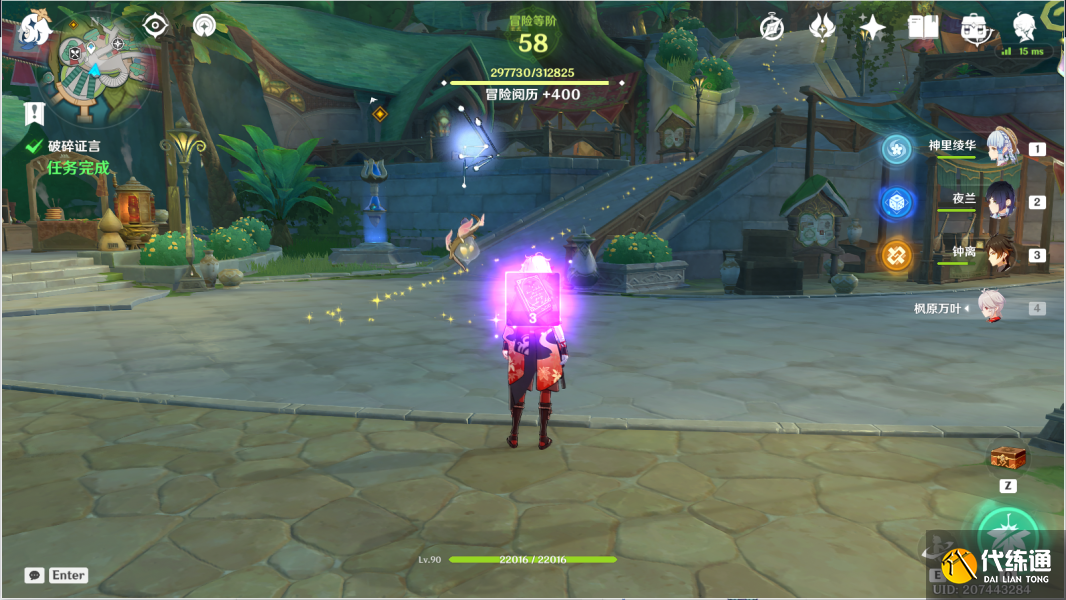The height and width of the screenshot is (600, 1066).
Task: Open the four-pointed star events icon
Action: (872, 28)
